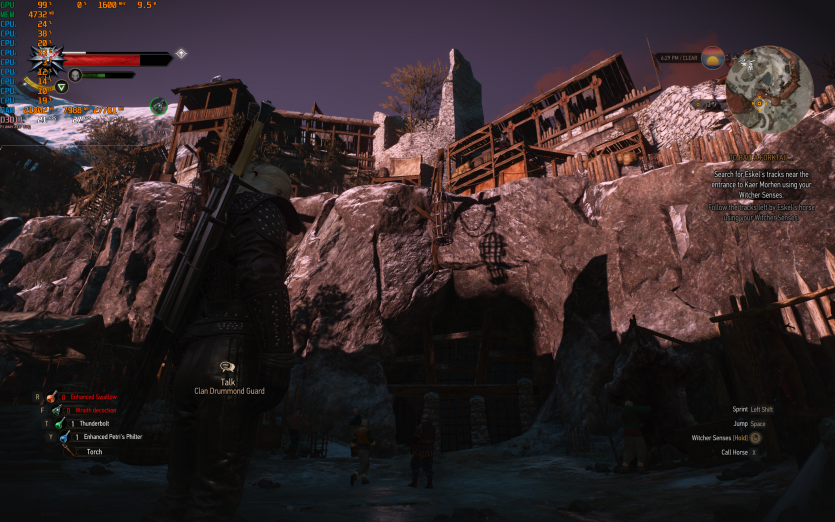Click the sunset weather icon

click(712, 57)
